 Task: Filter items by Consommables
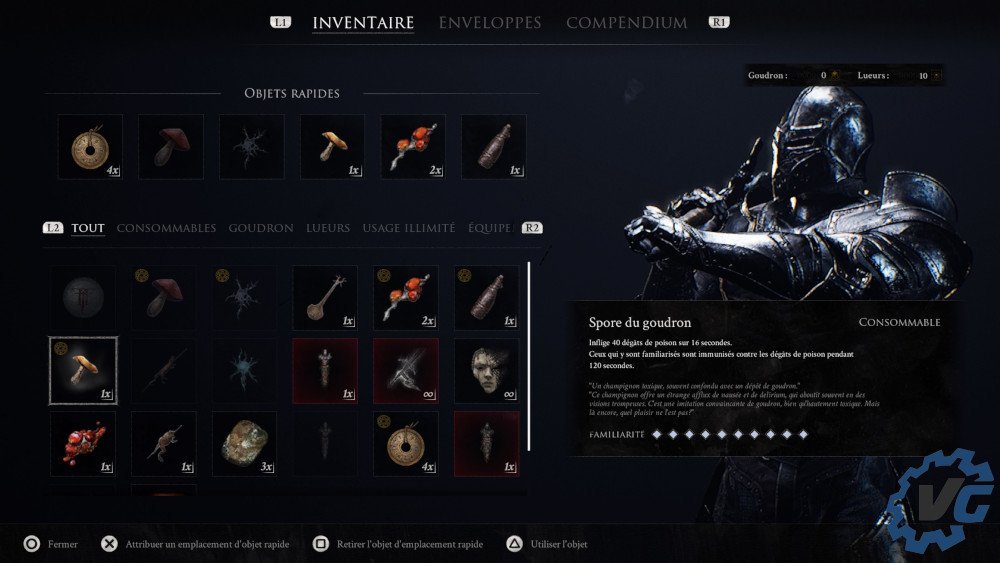(166, 228)
